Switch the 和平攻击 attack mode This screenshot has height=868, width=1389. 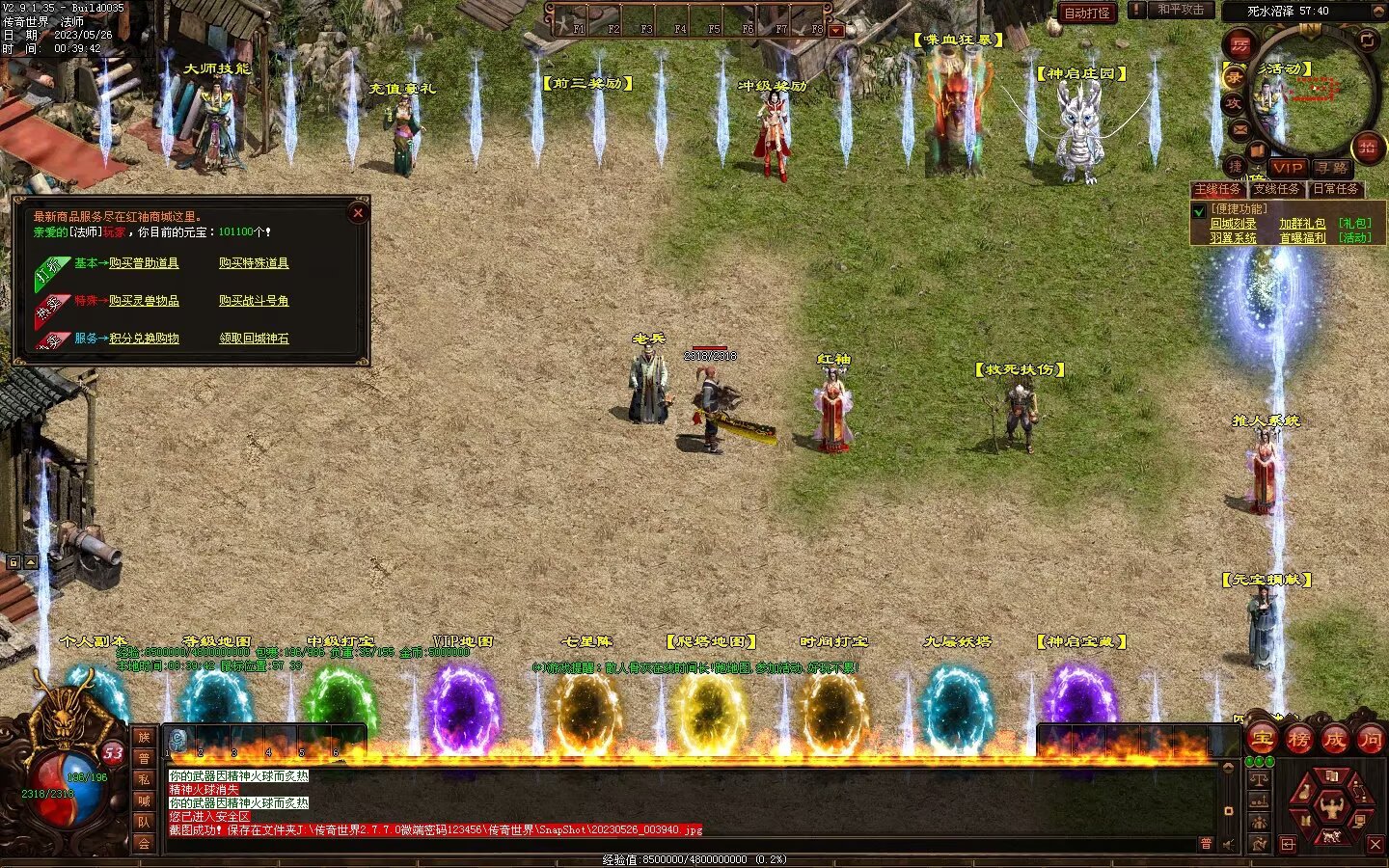(1181, 10)
